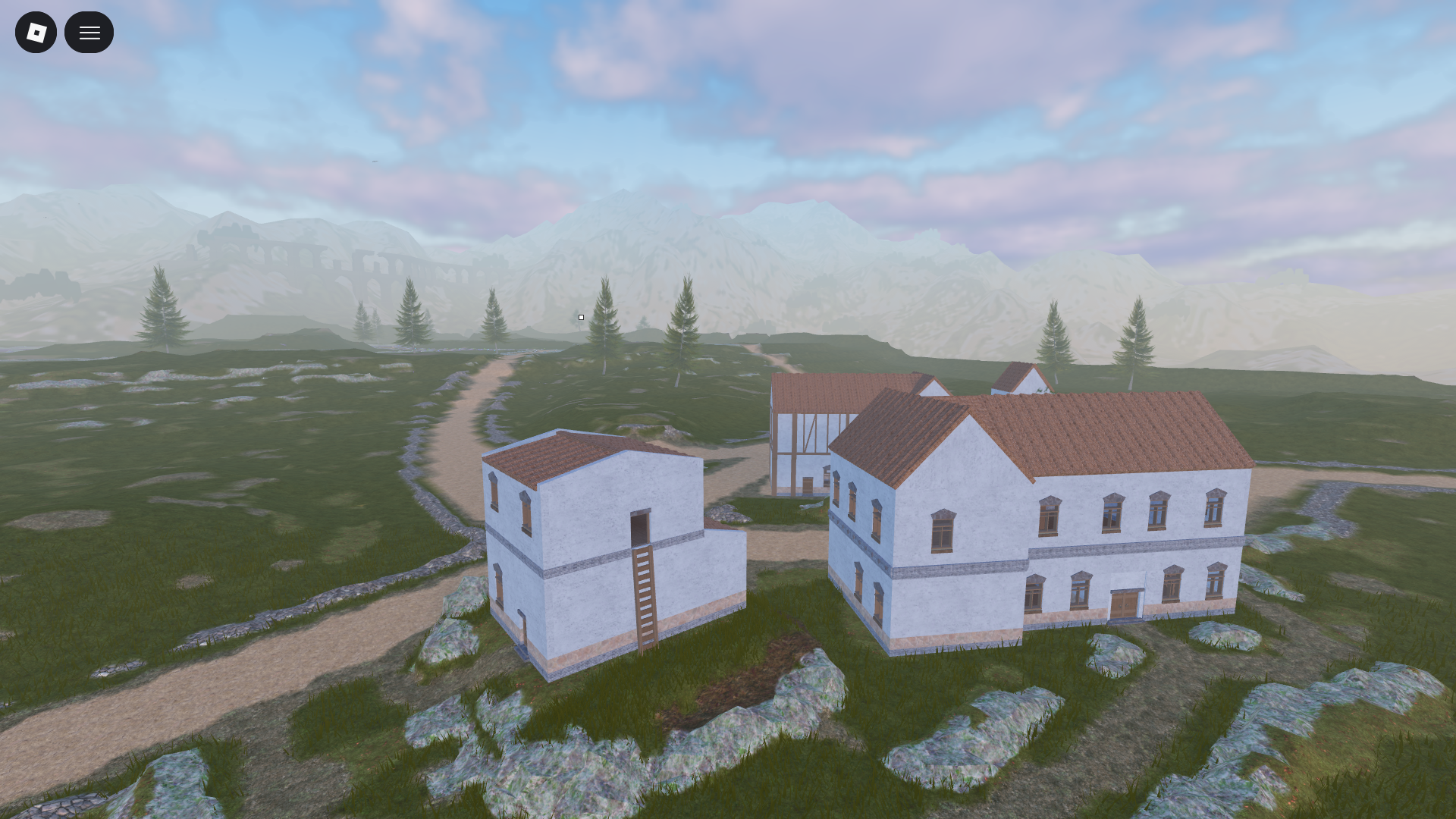Image resolution: width=1456 pixels, height=819 pixels.
Task: Select the wooden ladder on the white house
Action: click(x=642, y=591)
